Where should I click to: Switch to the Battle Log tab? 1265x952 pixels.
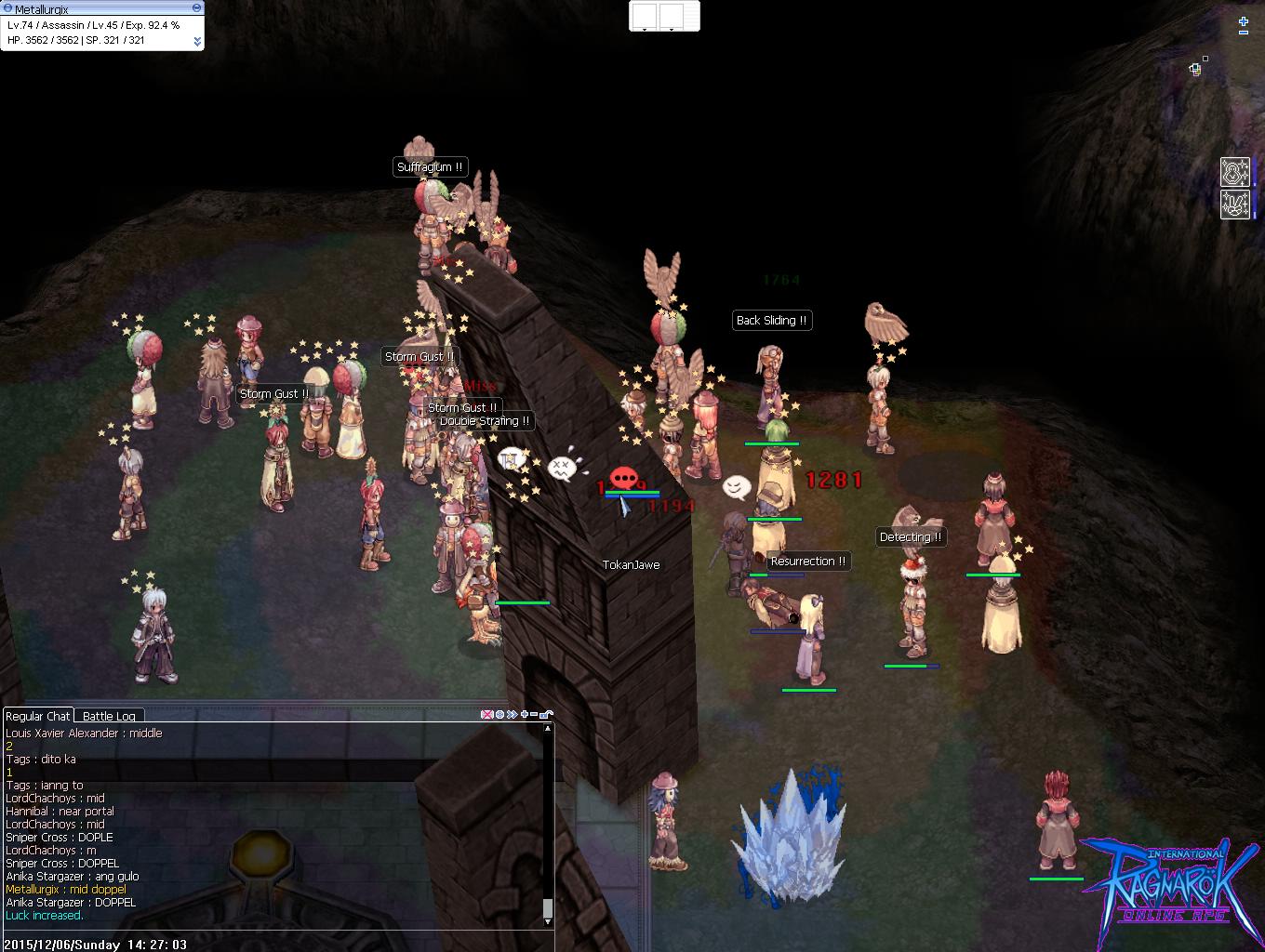click(x=110, y=716)
